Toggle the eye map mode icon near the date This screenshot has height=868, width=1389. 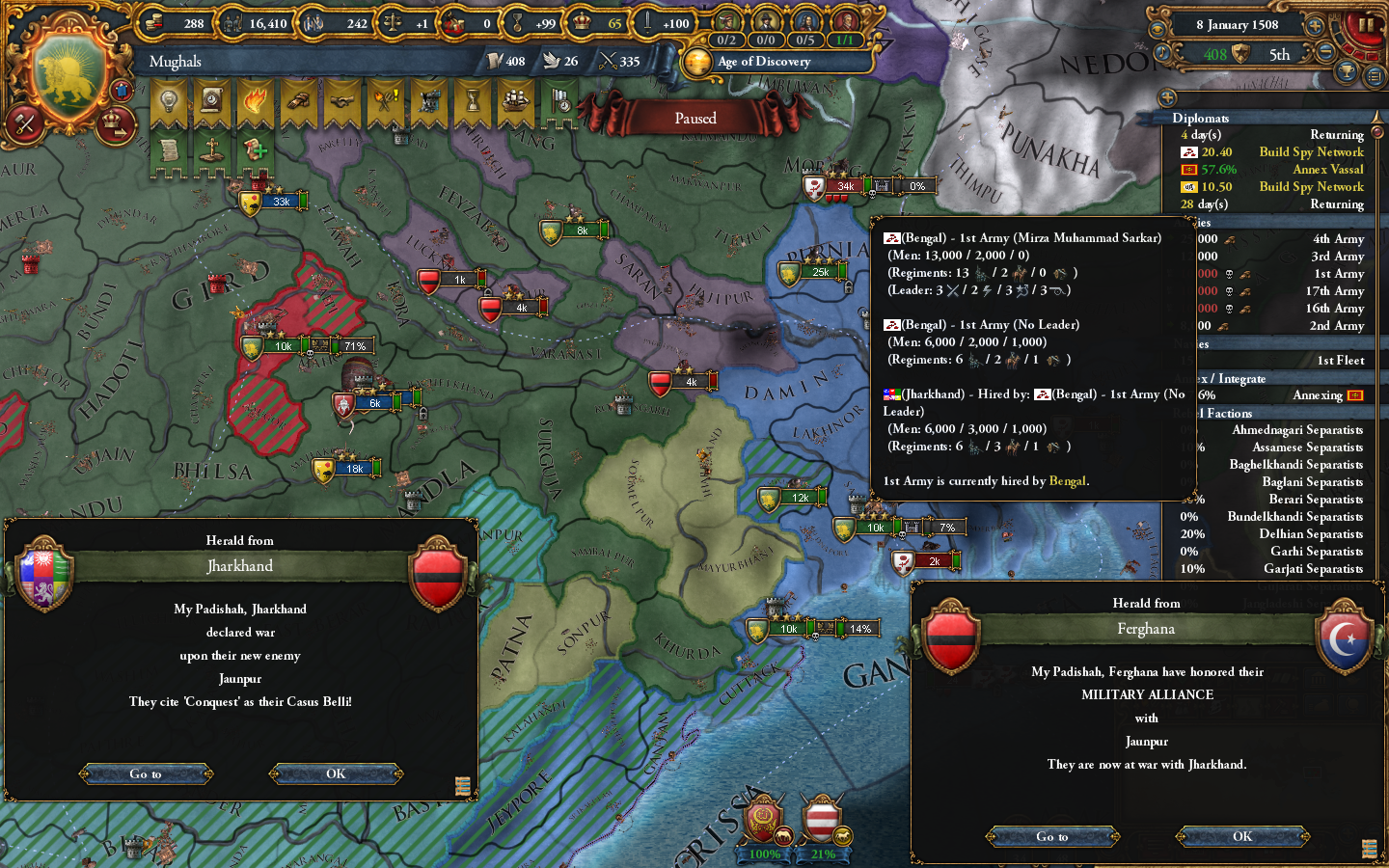pos(1158,28)
